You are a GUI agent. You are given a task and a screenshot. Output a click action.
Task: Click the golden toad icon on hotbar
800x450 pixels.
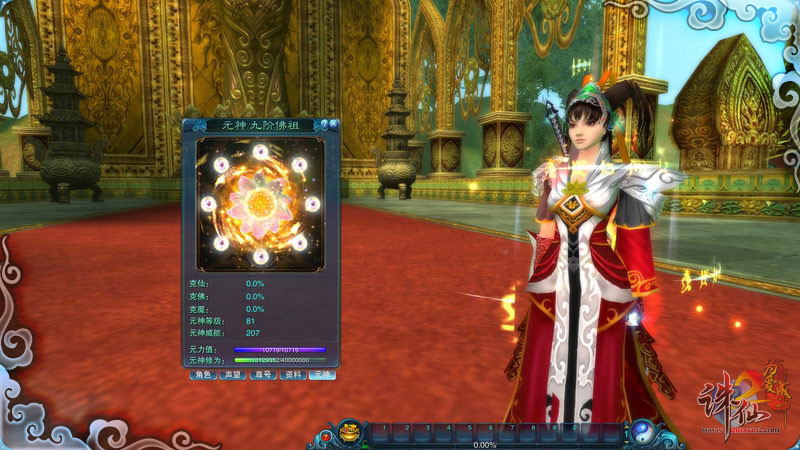[351, 433]
